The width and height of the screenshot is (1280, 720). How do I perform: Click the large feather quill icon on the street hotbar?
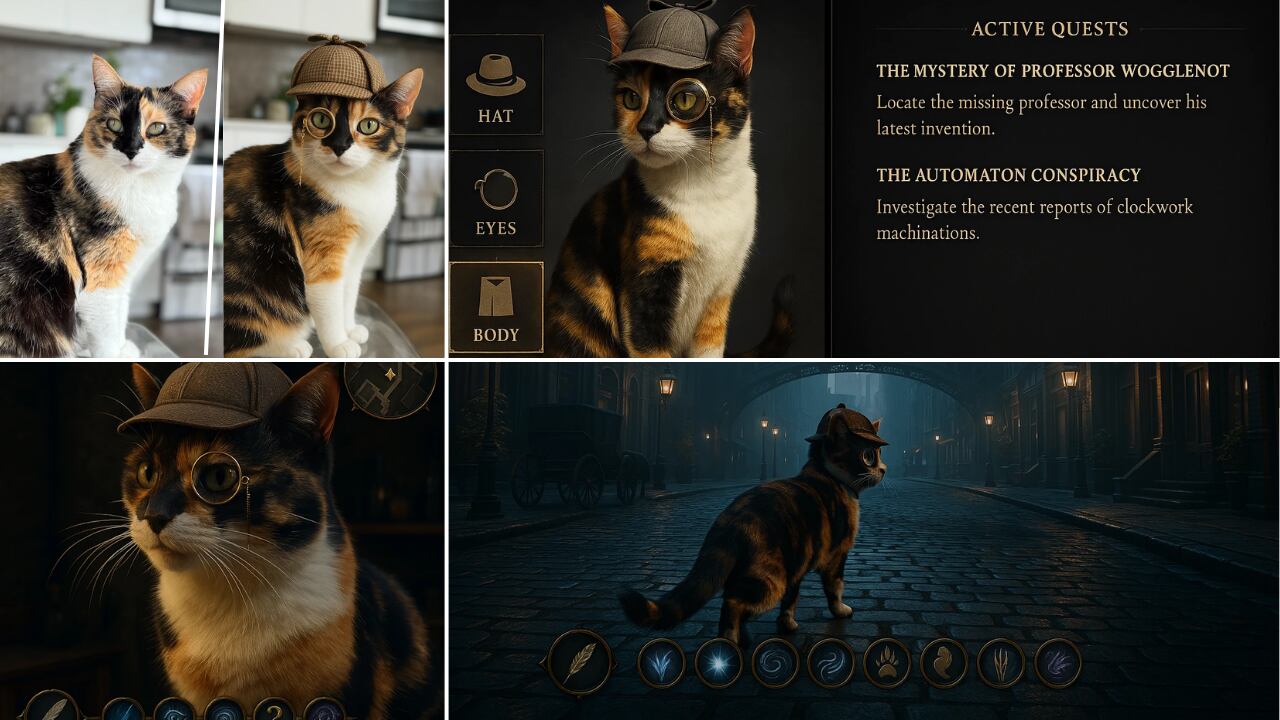click(580, 662)
